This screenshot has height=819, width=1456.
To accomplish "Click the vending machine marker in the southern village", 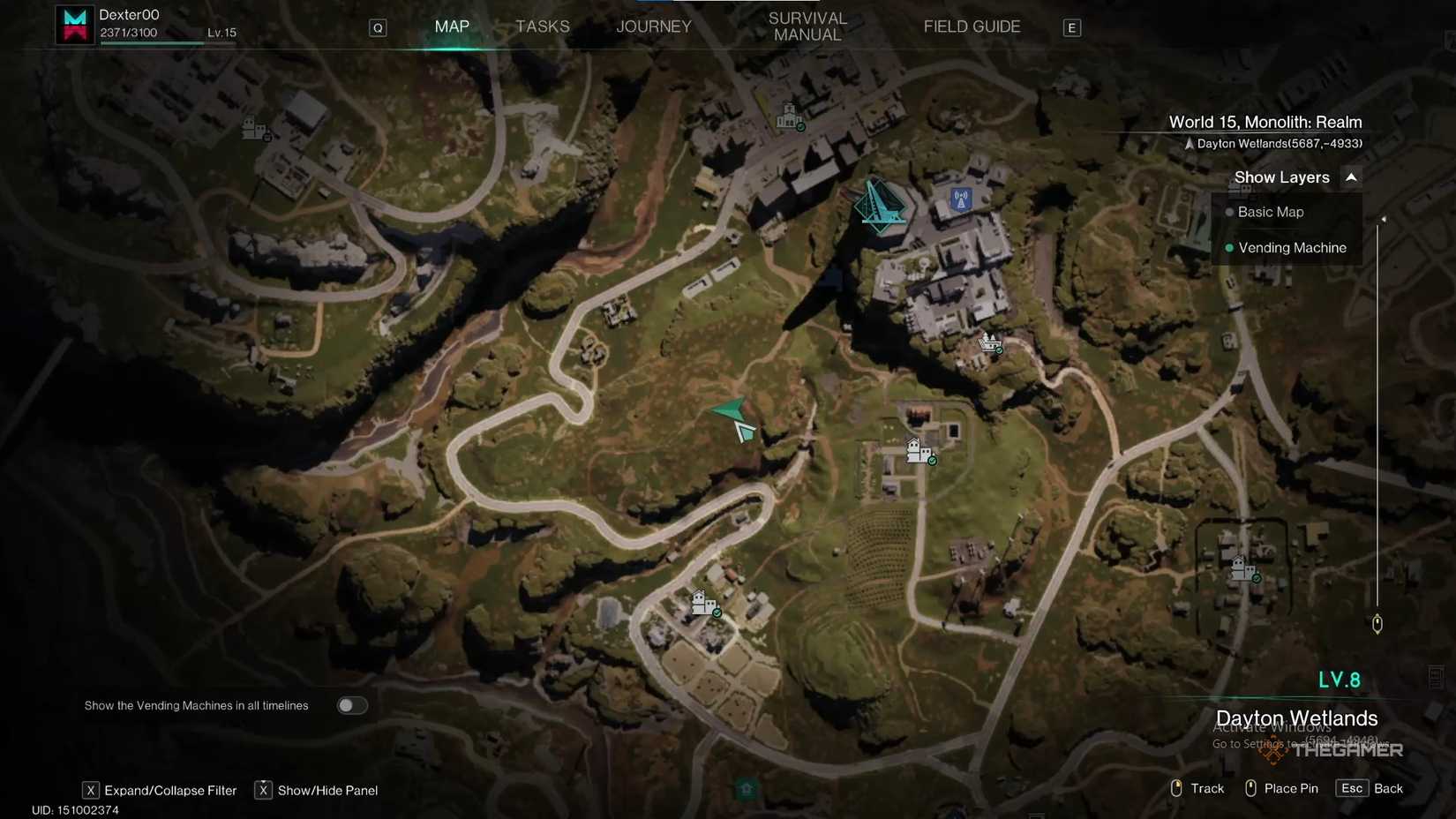I will click(704, 604).
